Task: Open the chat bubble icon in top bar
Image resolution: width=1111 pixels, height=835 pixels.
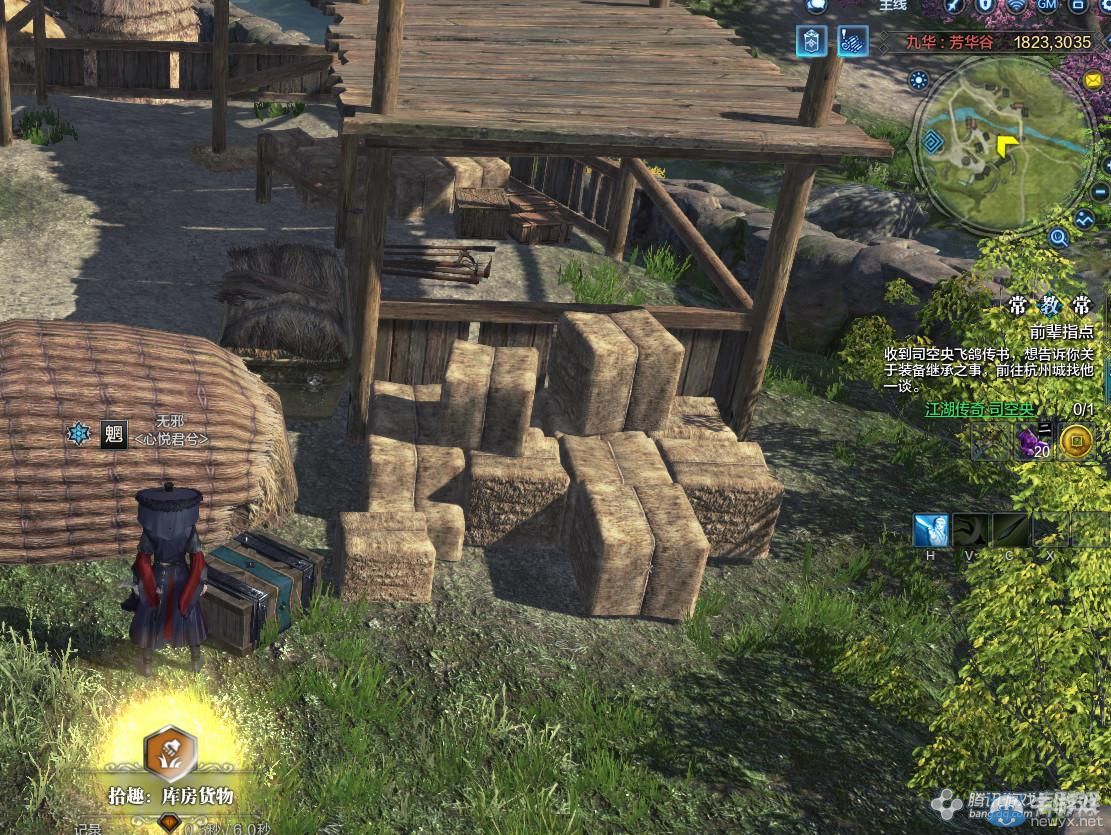Action: pyautogui.click(x=815, y=5)
